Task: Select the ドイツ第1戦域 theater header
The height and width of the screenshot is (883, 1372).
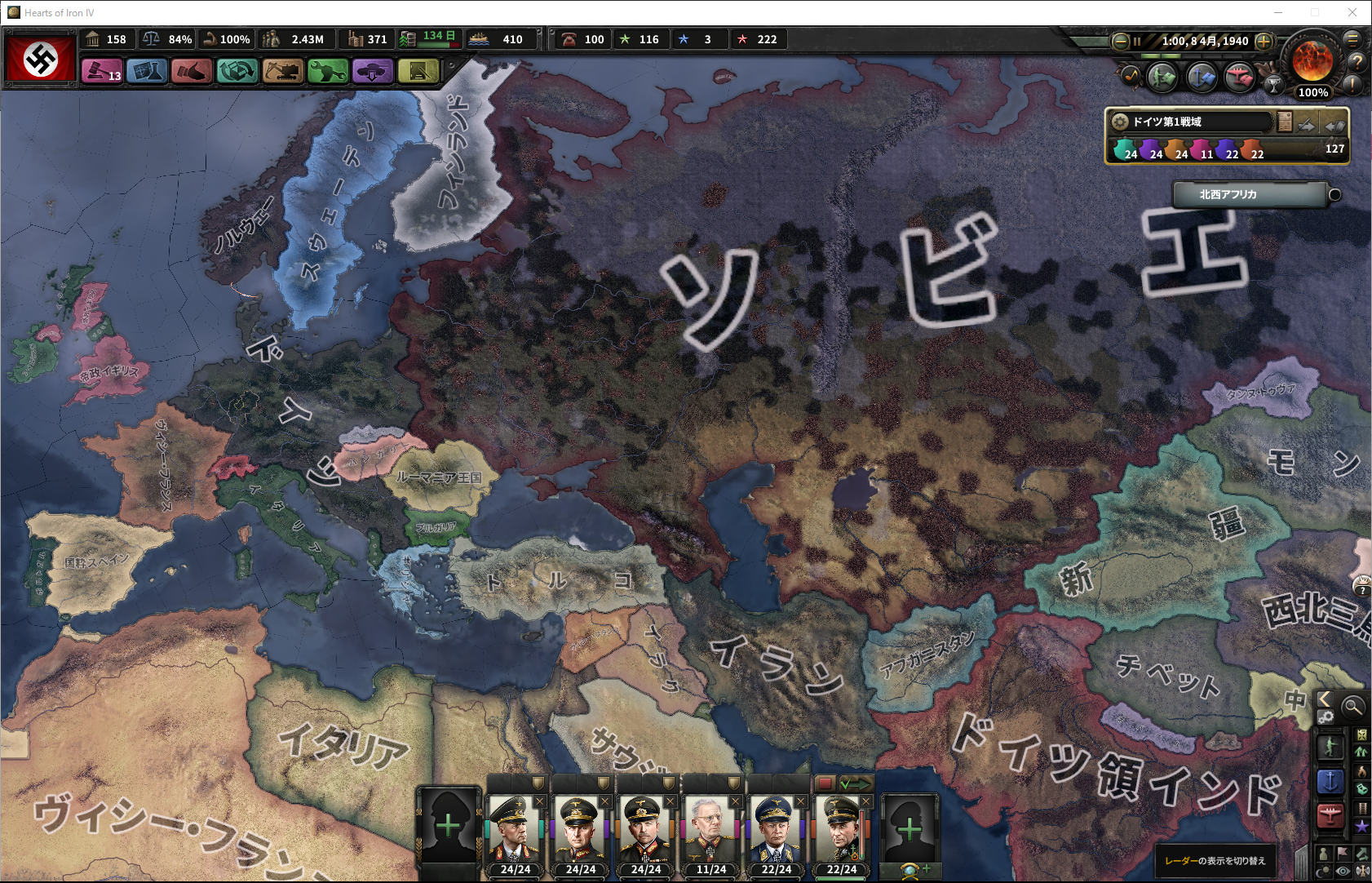Action: coord(1189,122)
